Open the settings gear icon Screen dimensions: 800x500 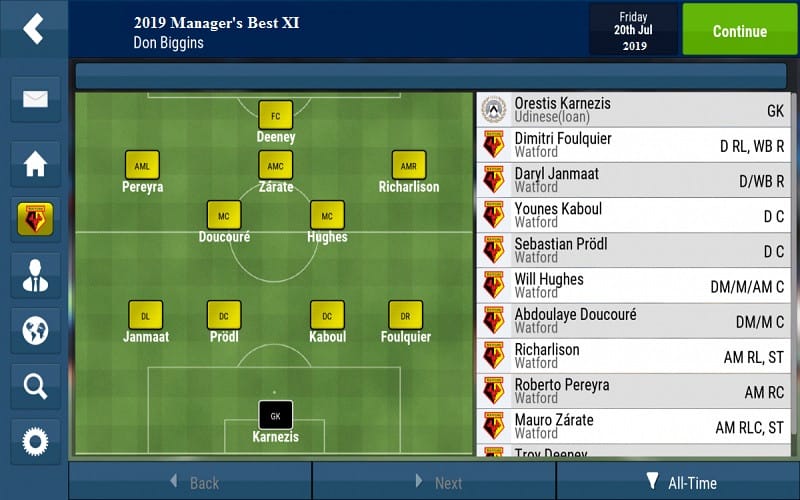35,440
